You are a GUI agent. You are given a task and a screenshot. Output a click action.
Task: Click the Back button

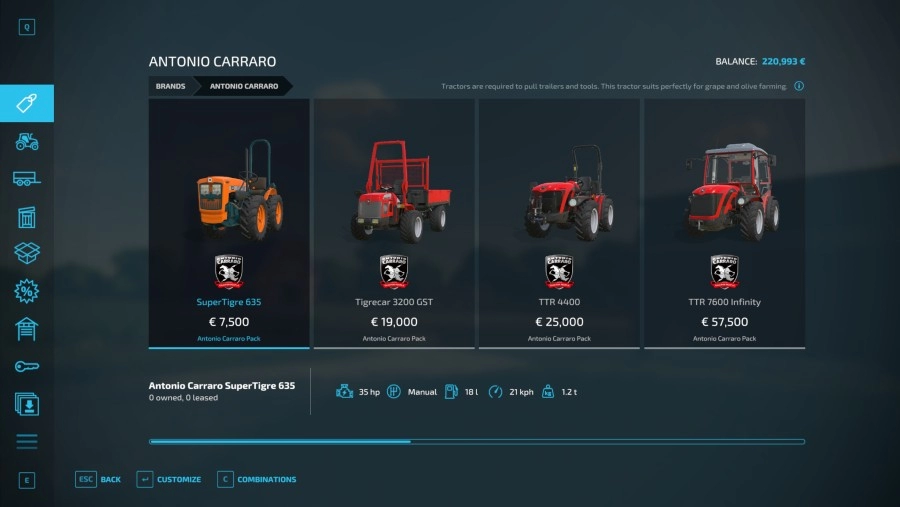pyautogui.click(x=99, y=479)
